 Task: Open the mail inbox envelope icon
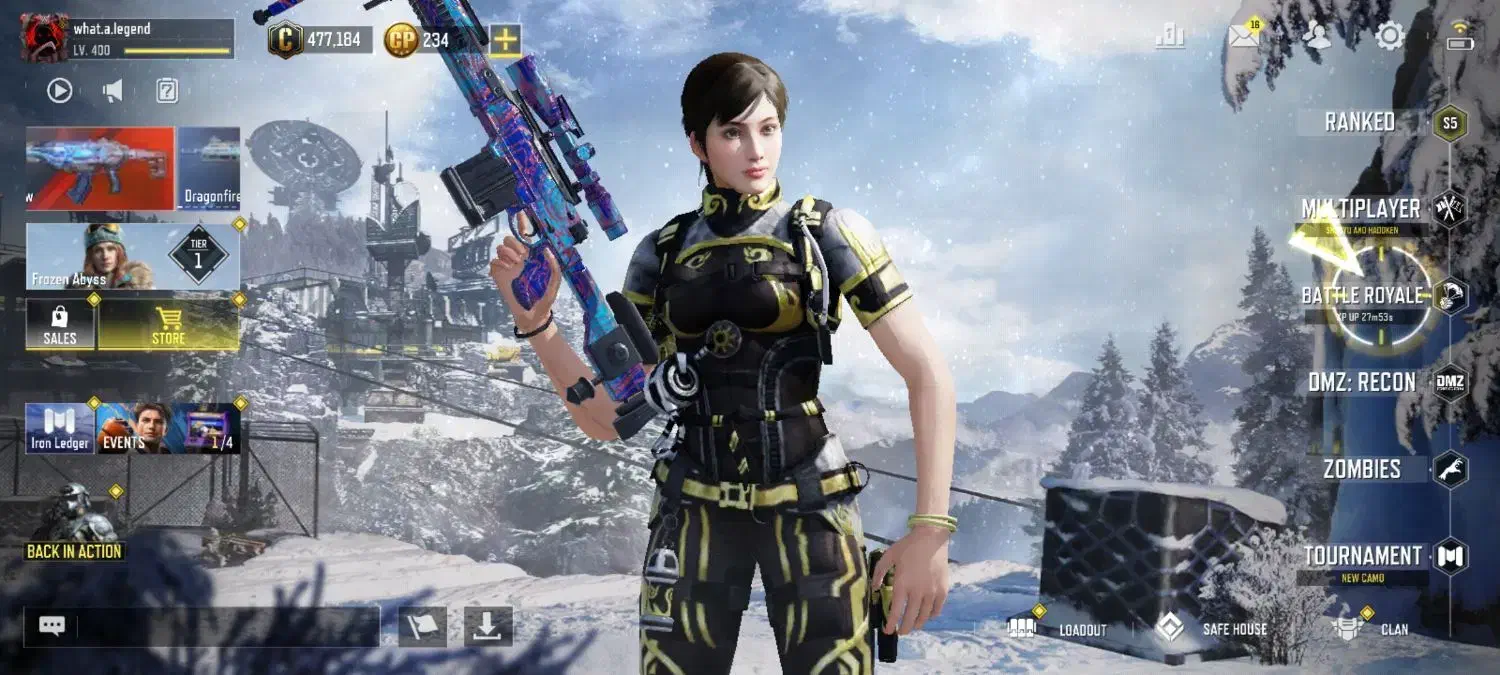1244,37
